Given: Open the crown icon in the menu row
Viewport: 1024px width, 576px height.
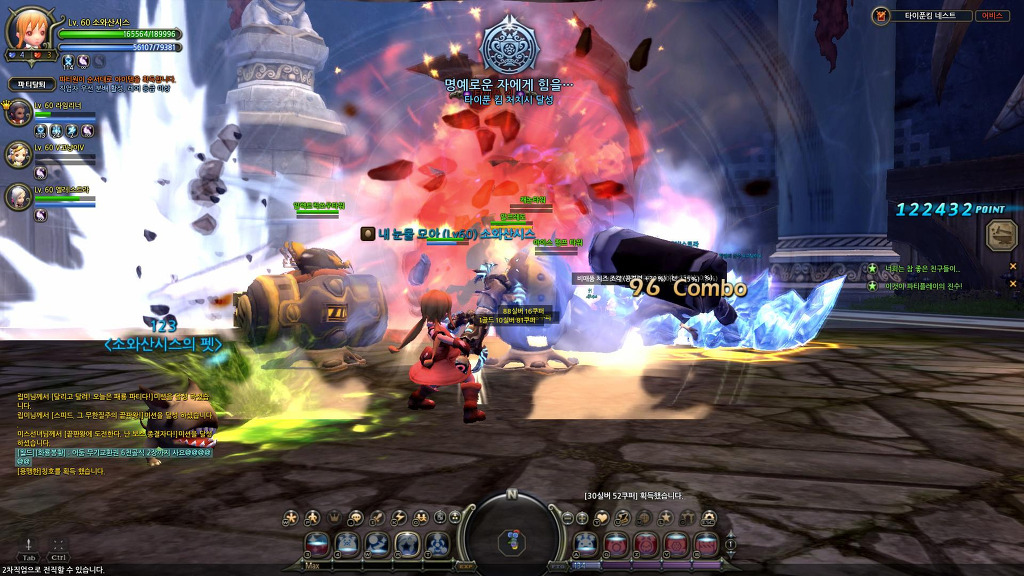Looking at the screenshot, I should point(334,517).
